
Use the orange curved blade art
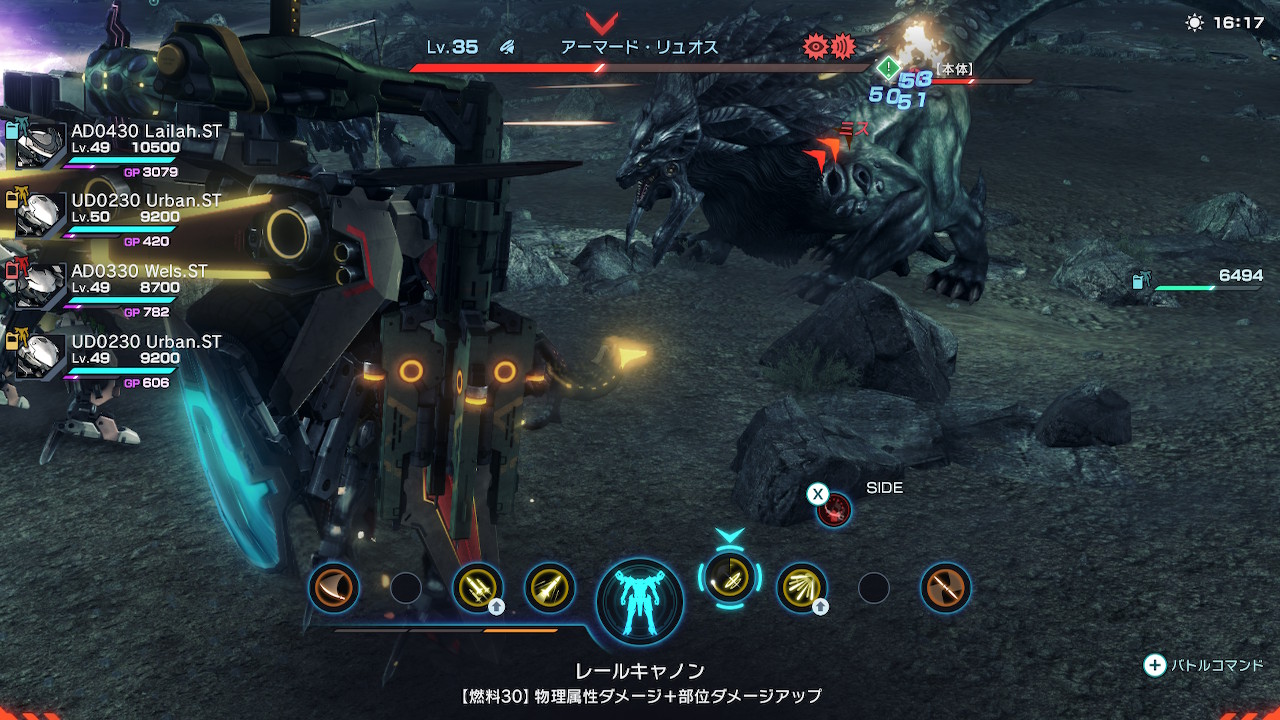[334, 587]
